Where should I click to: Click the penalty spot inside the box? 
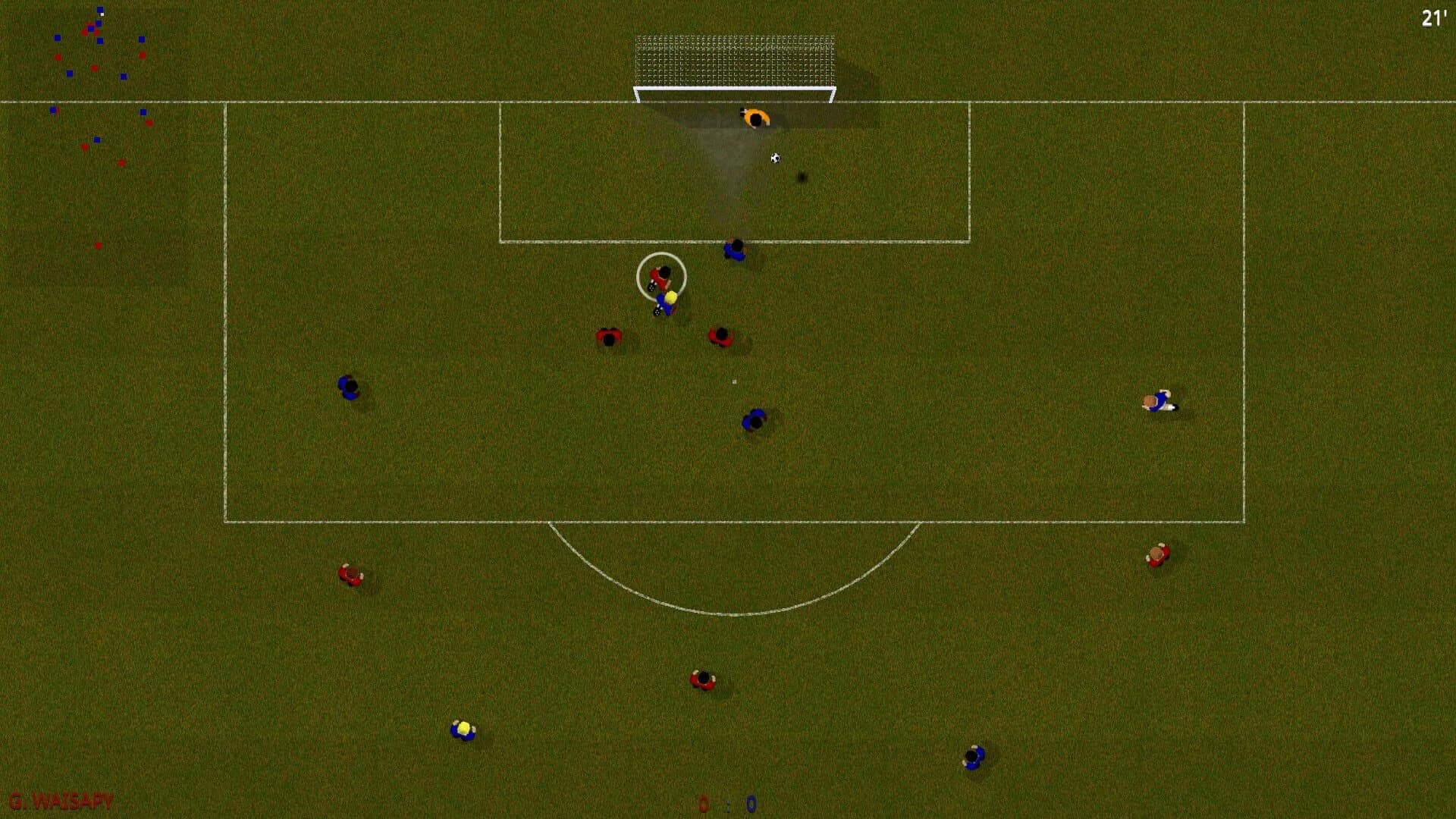point(733,381)
